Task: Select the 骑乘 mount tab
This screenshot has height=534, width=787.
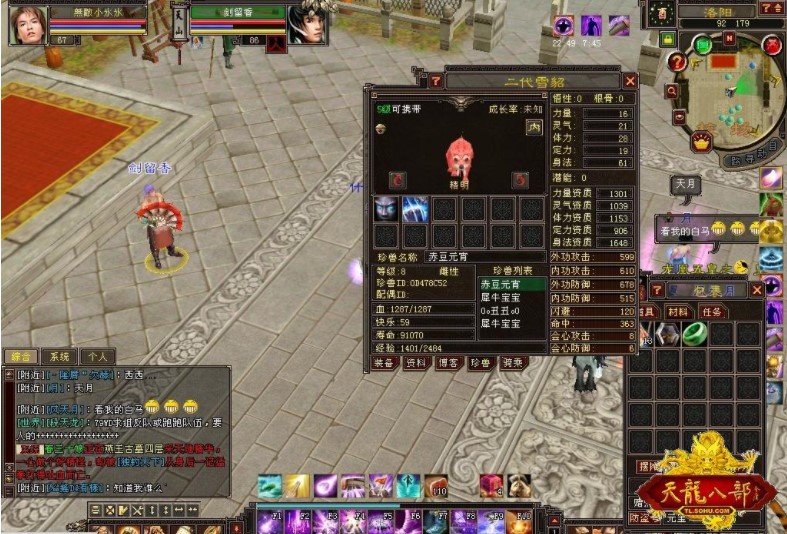Action: 513,363
